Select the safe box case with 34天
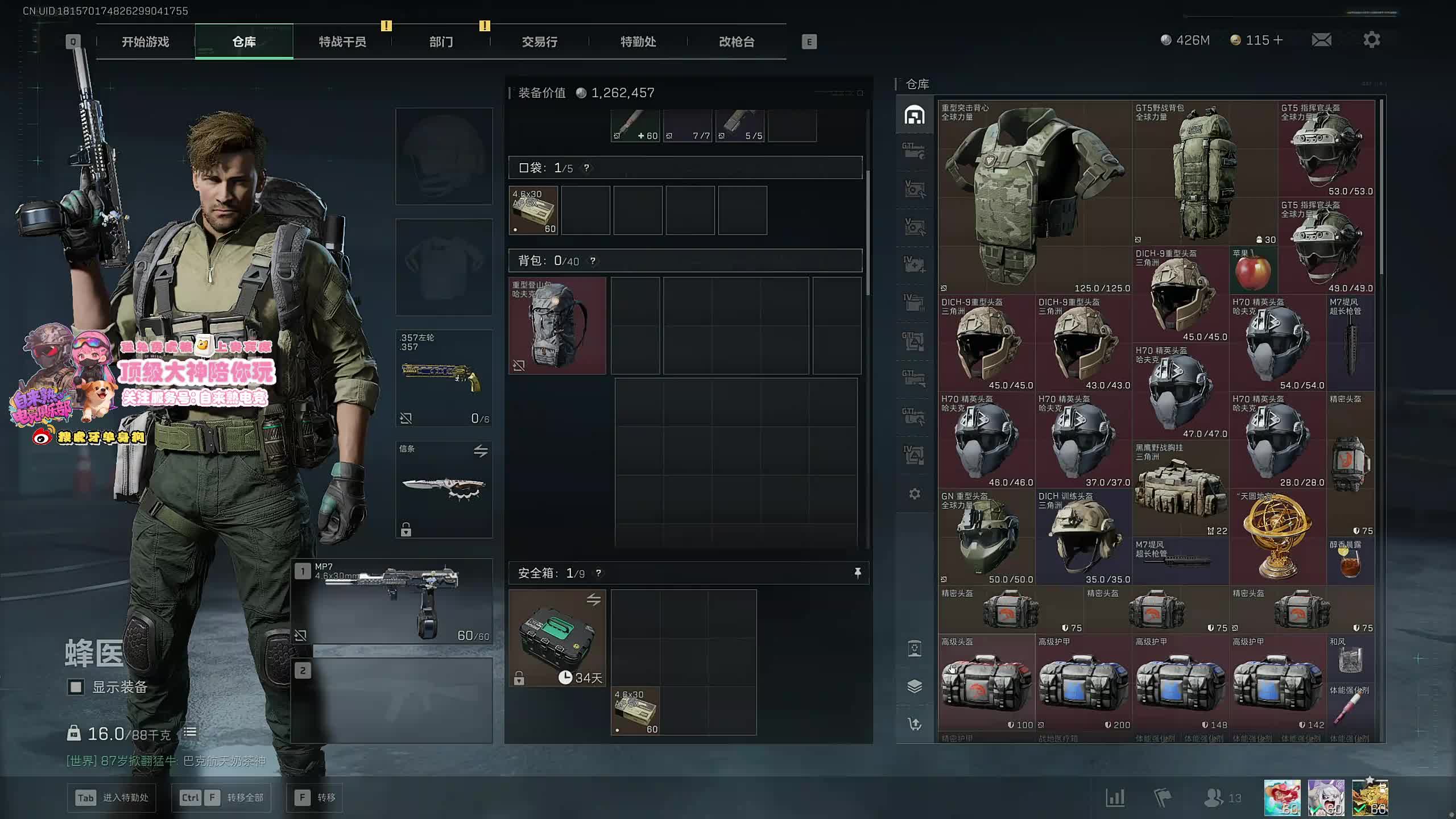The image size is (1456, 819). (557, 638)
